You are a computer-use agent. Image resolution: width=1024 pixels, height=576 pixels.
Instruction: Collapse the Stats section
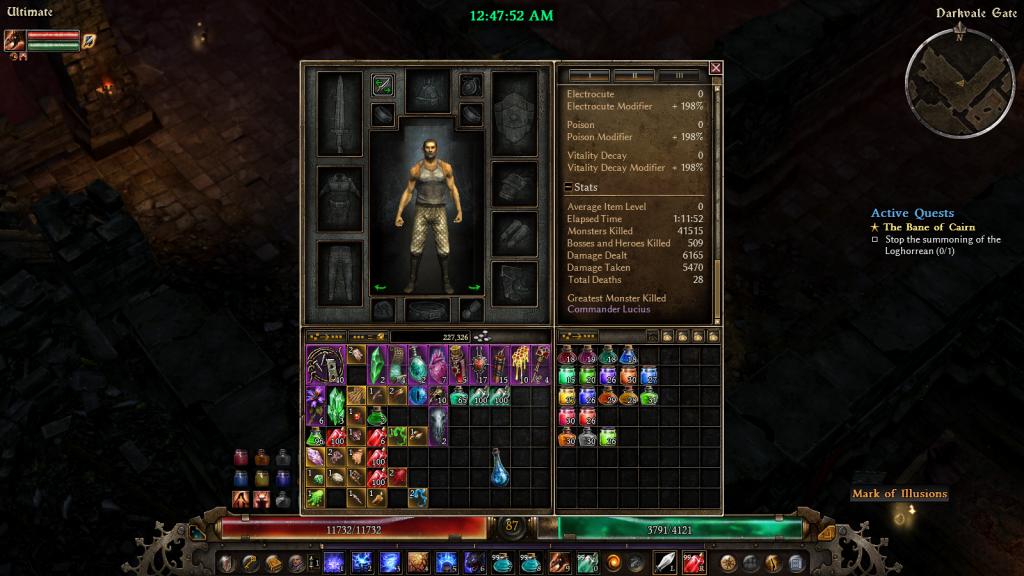tap(568, 187)
